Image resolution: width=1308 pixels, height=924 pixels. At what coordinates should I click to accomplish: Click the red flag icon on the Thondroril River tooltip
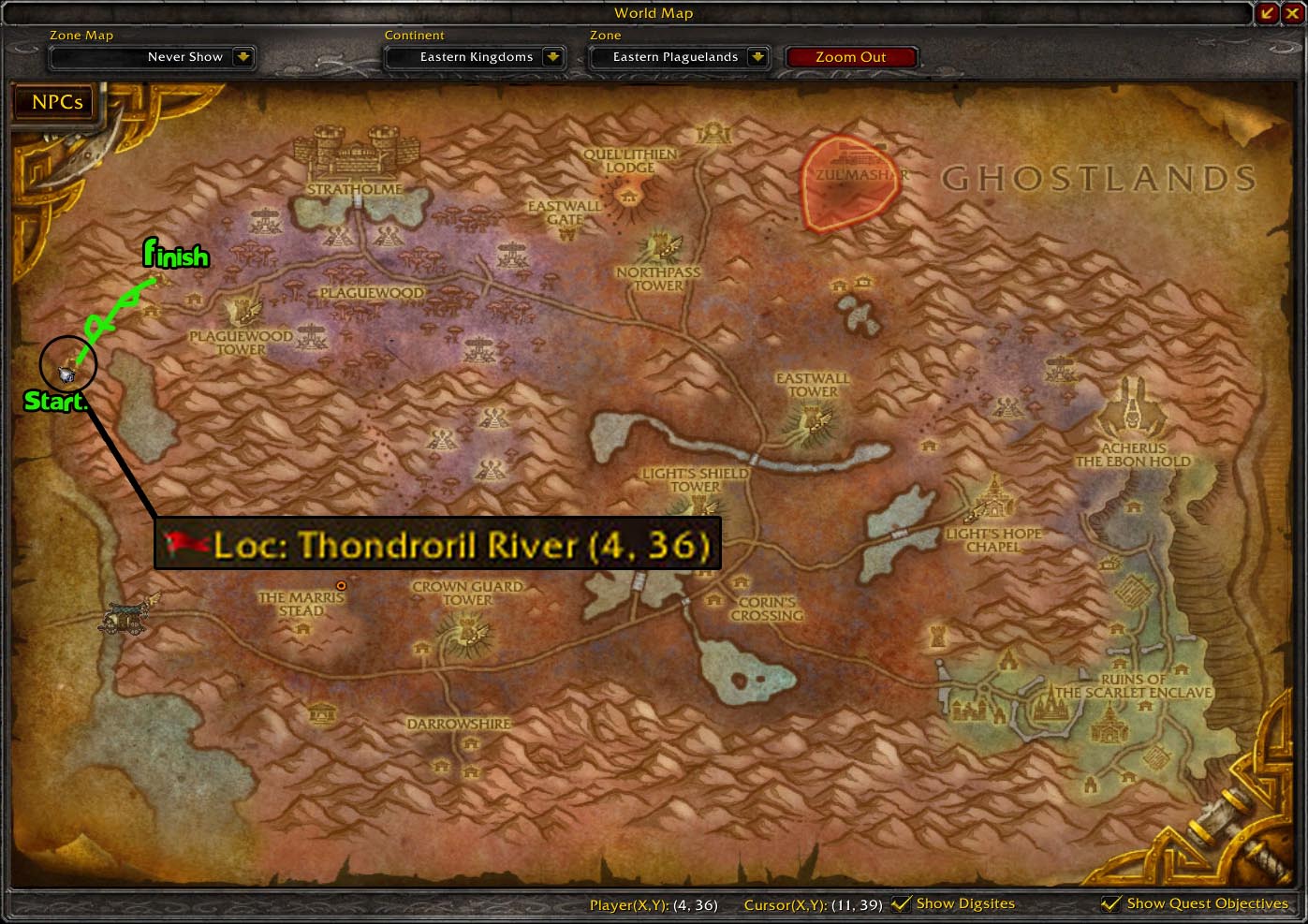pos(185,543)
